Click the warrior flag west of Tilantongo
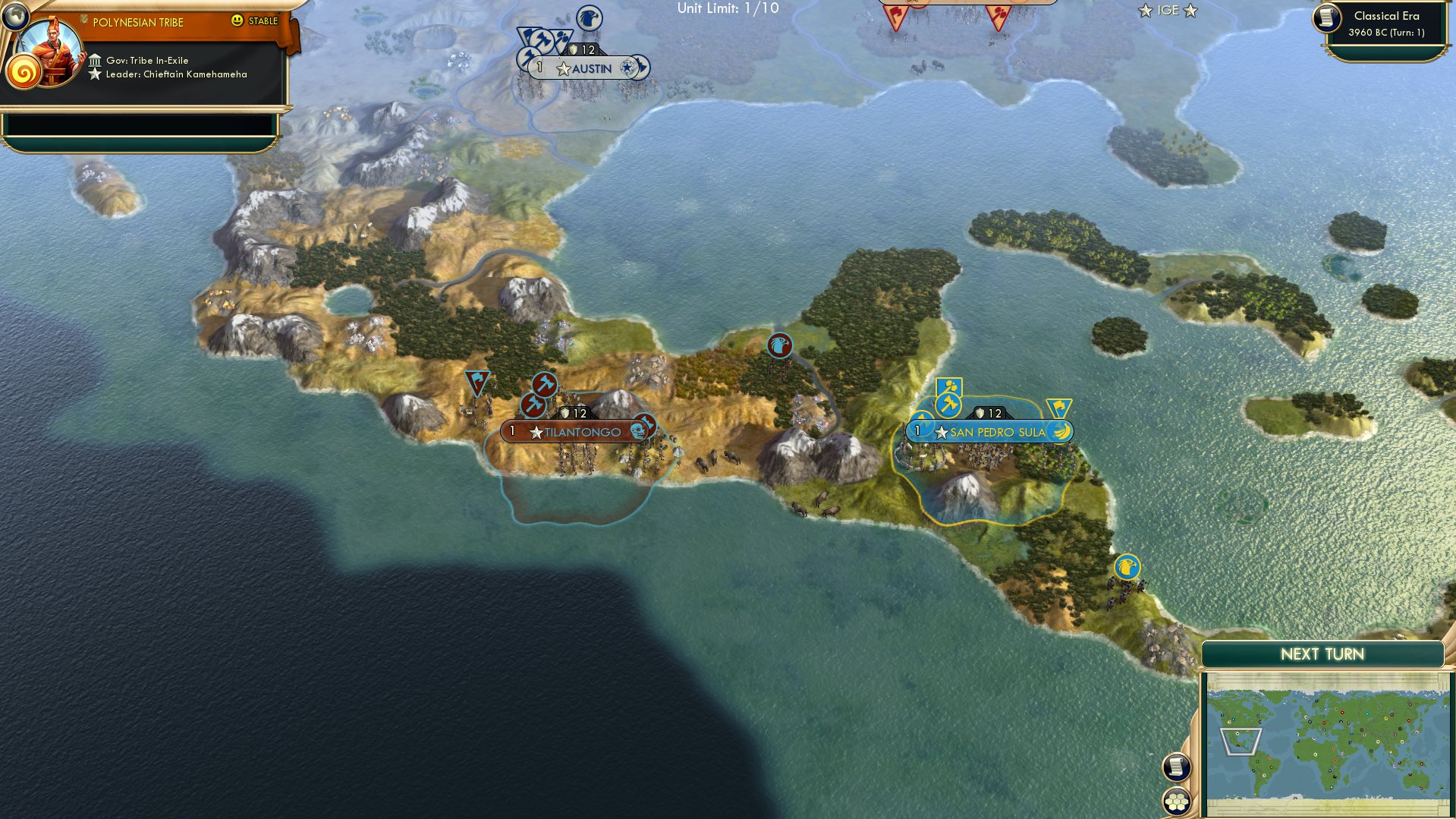This screenshot has height=819, width=1456. [x=476, y=380]
